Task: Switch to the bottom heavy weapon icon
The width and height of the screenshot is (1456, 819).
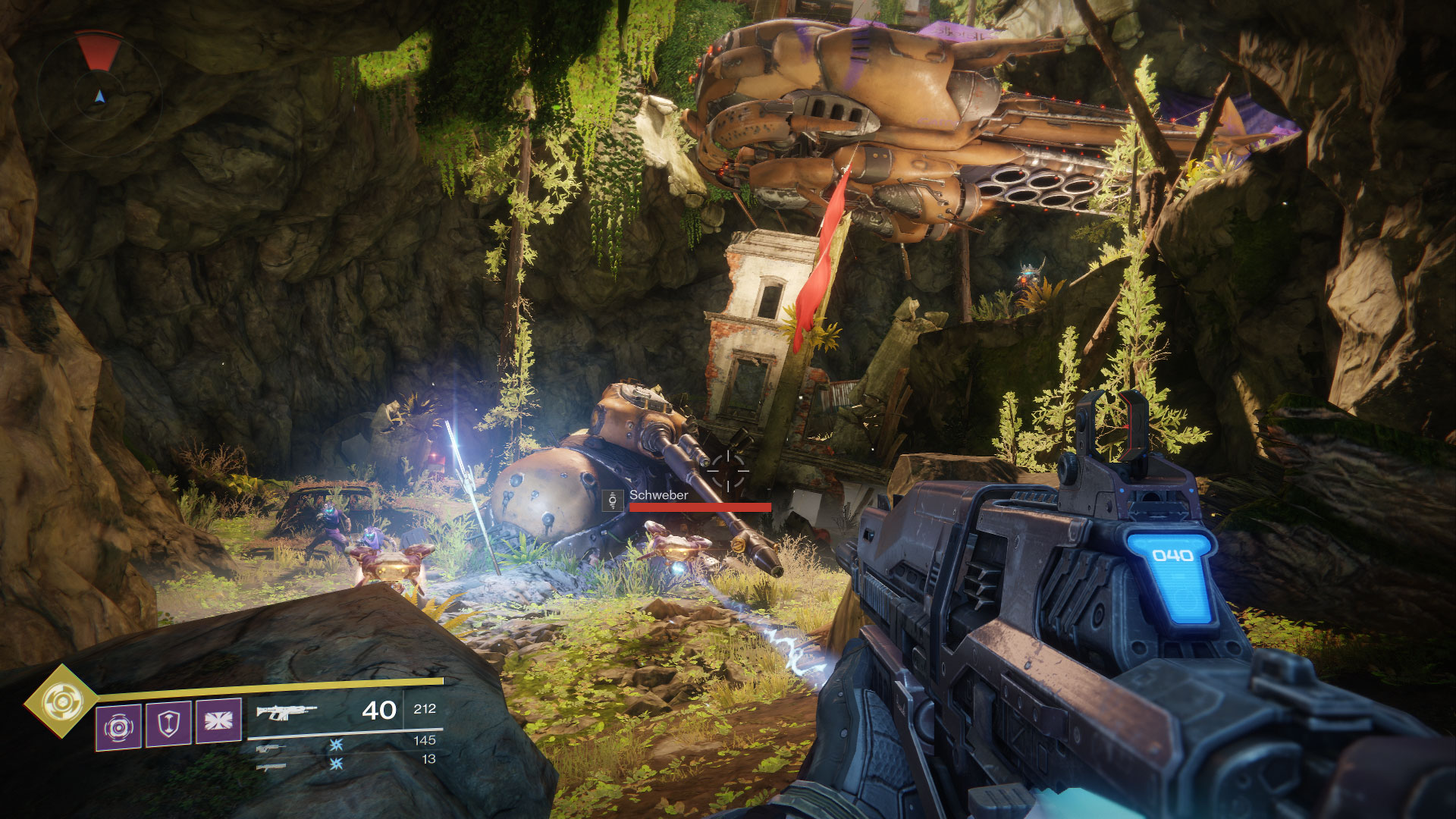Action: pos(270,767)
